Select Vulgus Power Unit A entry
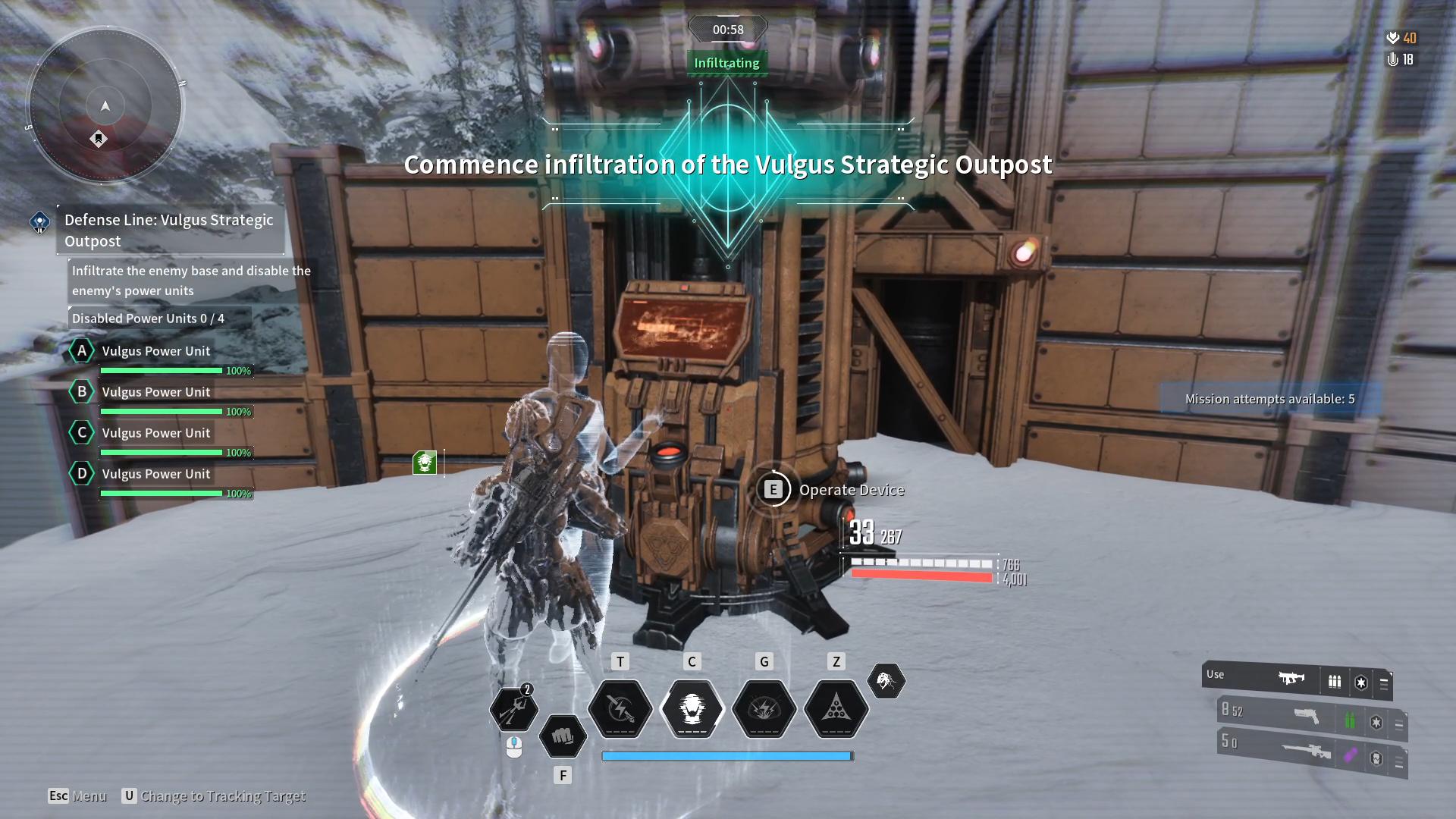Screen dimensions: 1456x819 tap(155, 351)
